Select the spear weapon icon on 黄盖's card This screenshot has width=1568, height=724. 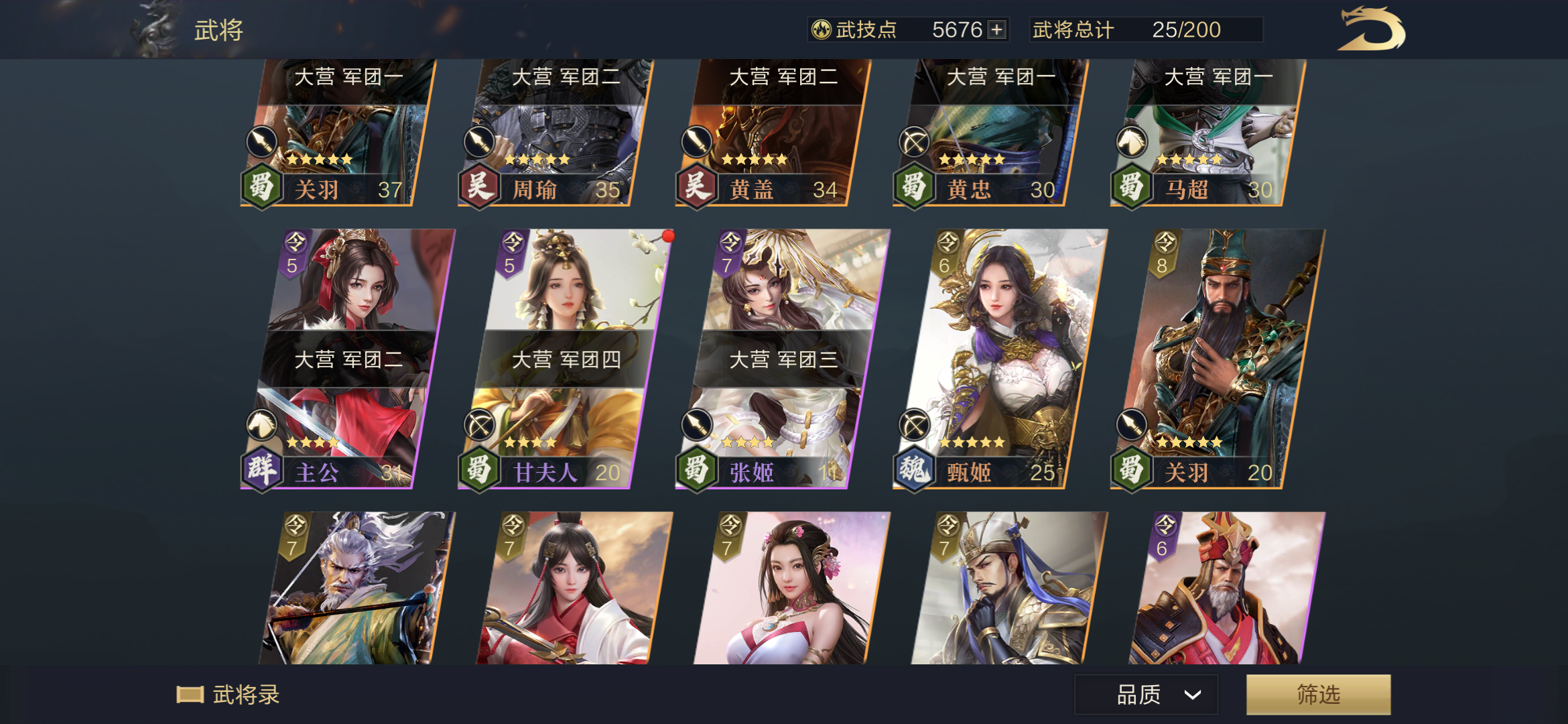[x=696, y=142]
